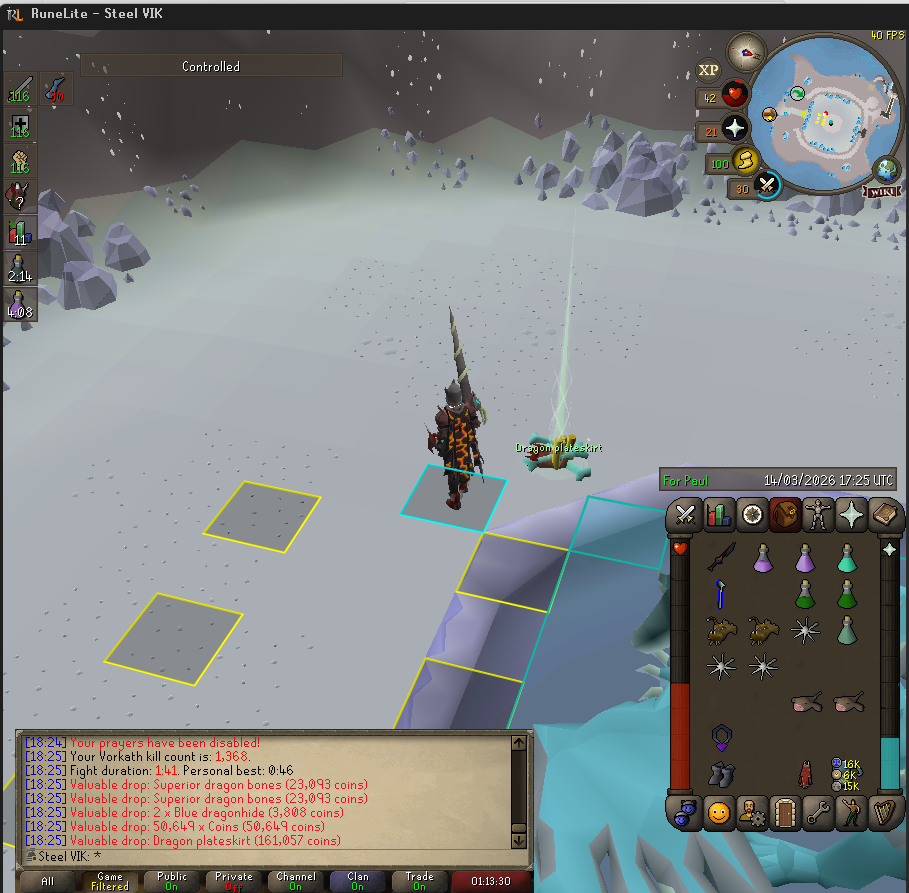Toggle run with the boot orb

click(745, 160)
